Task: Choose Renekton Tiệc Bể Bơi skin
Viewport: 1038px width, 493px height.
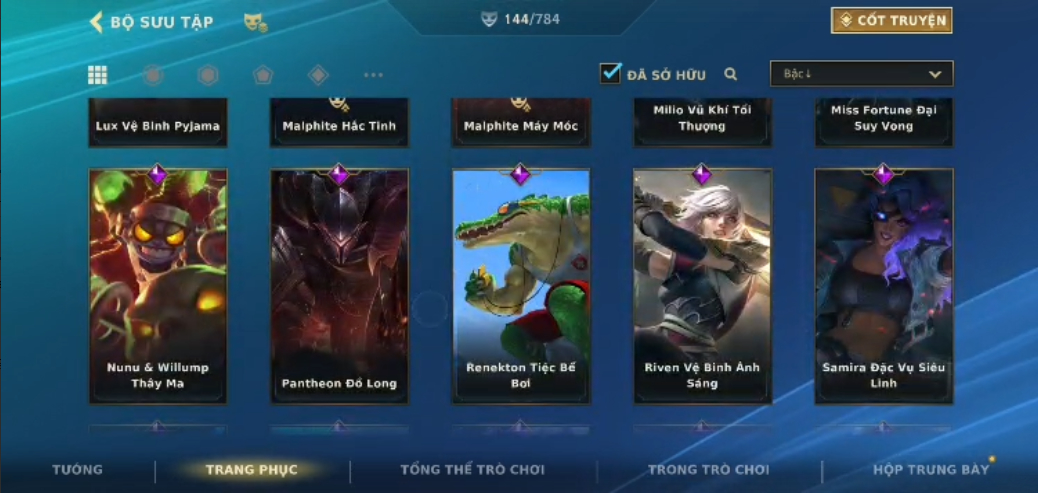Action: point(521,285)
